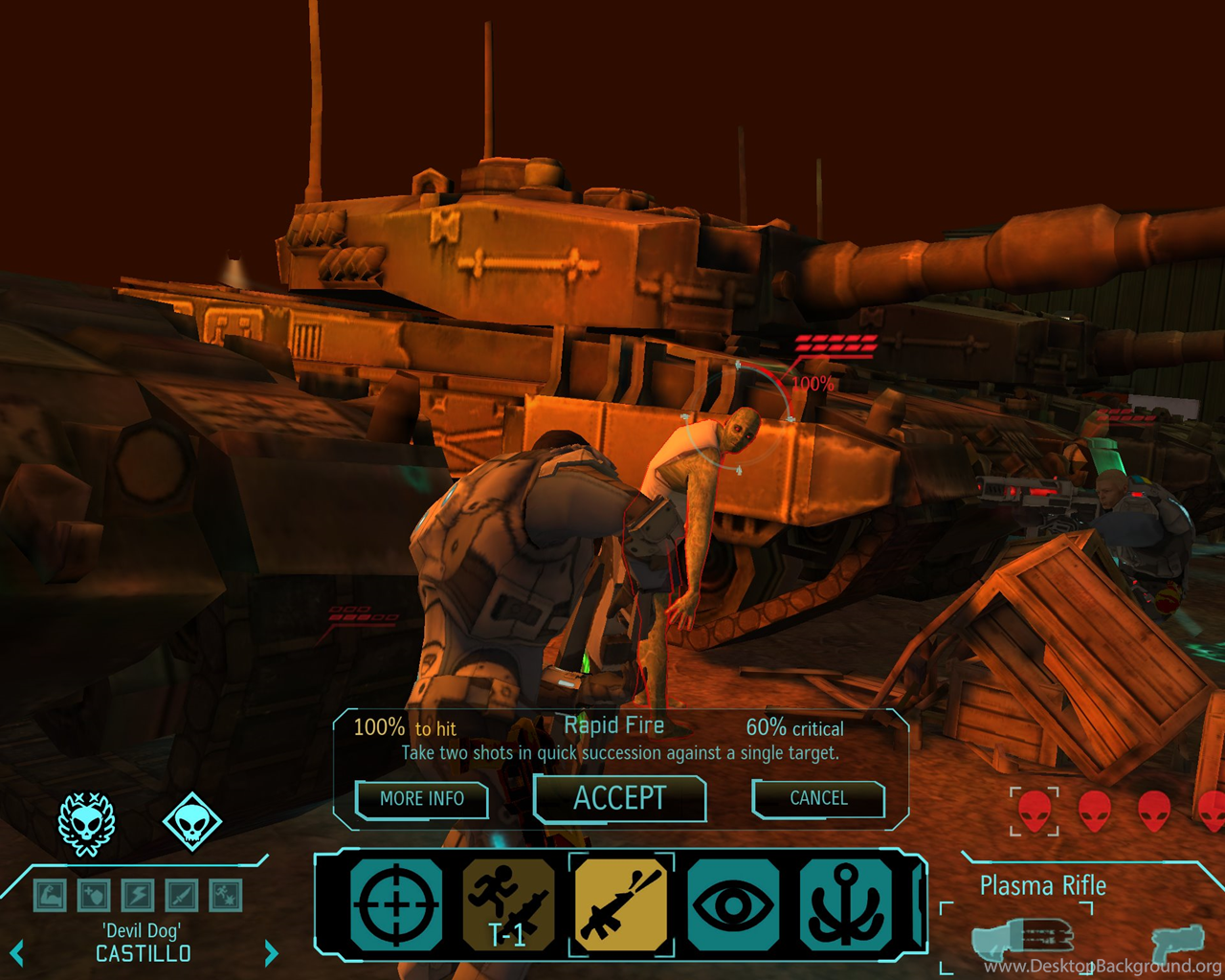Image resolution: width=1225 pixels, height=980 pixels.
Task: Open More Info for the shot
Action: pyautogui.click(x=422, y=798)
